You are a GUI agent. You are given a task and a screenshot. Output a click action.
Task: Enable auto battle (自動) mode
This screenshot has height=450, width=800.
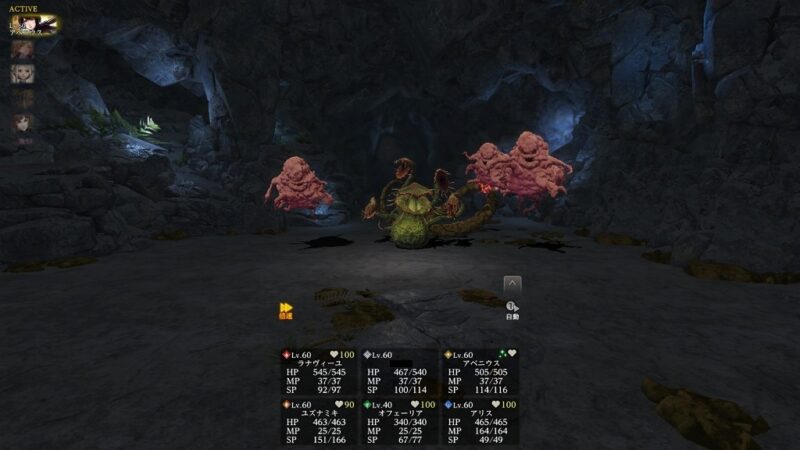pos(512,310)
